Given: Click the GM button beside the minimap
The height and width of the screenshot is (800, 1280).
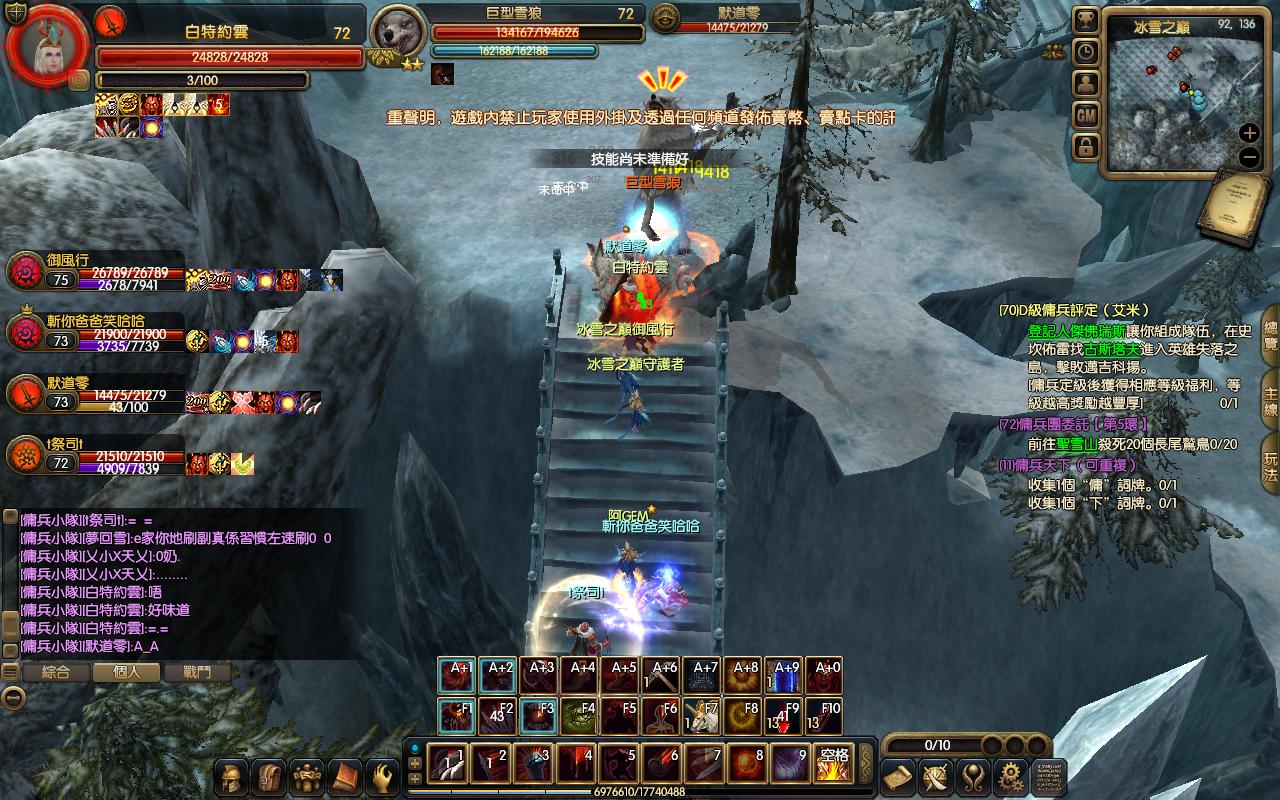Looking at the screenshot, I should point(1086,115).
